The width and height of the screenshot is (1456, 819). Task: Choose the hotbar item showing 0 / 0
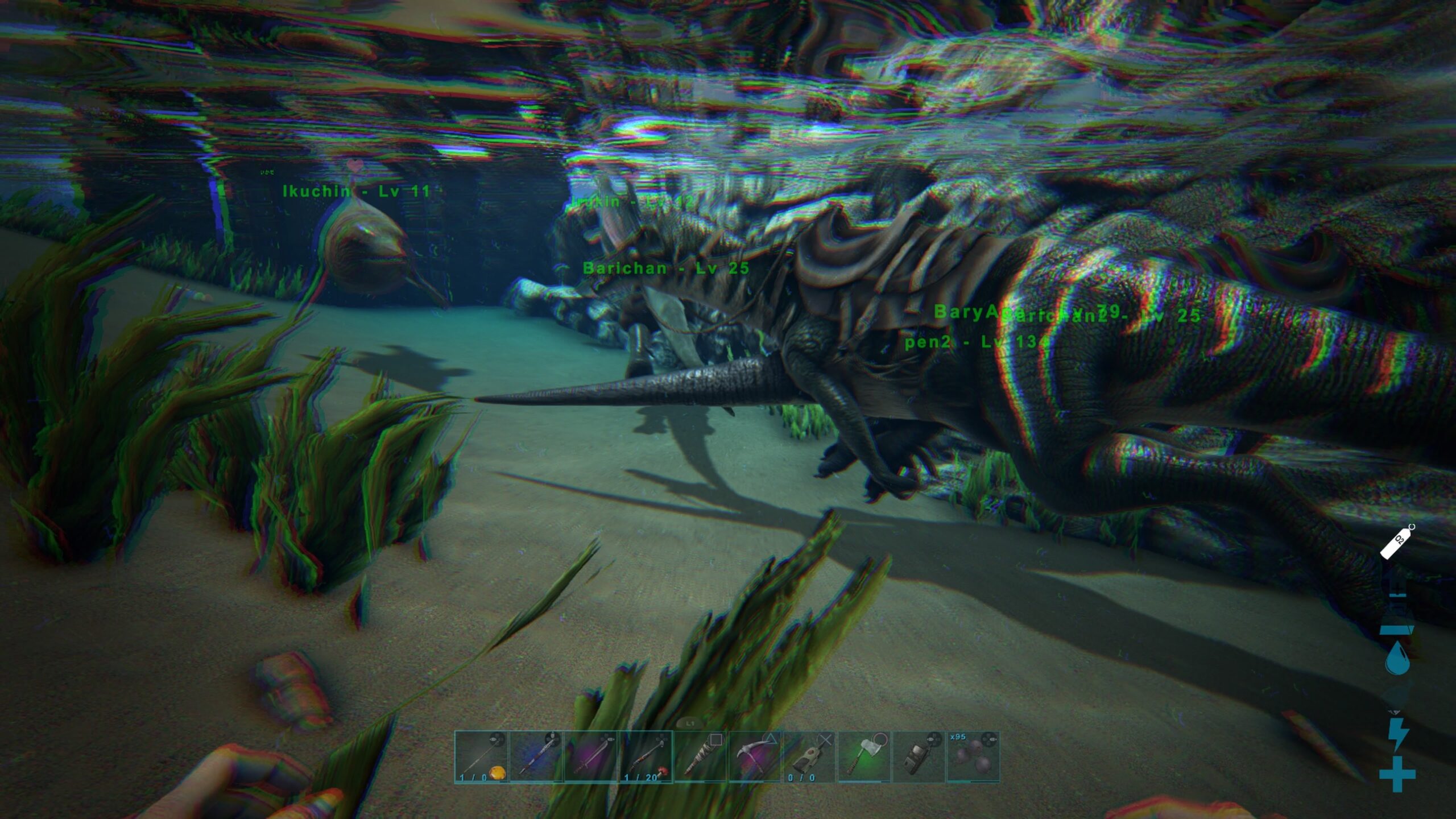(809, 757)
